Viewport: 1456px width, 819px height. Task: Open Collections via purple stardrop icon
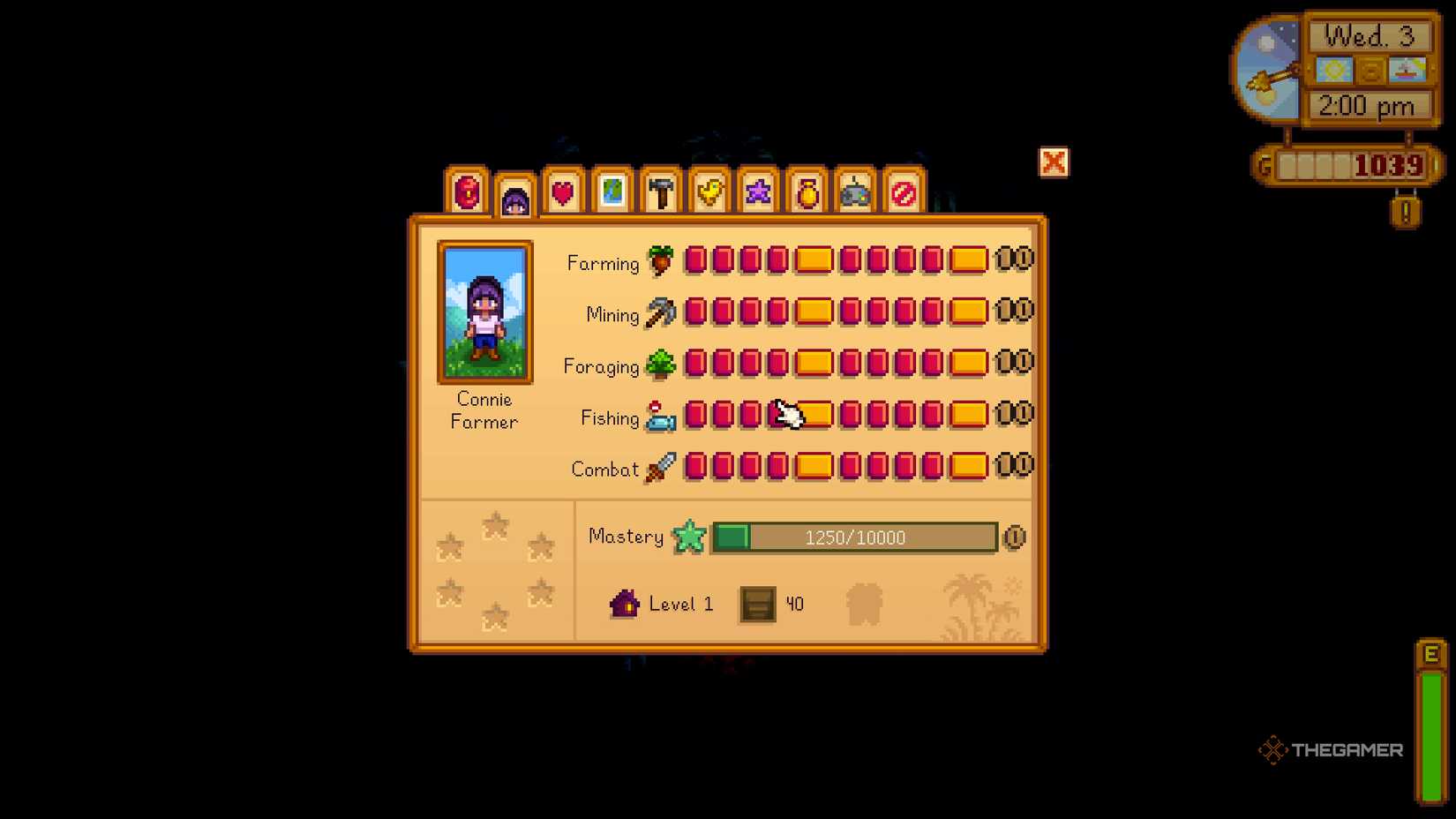[x=757, y=190]
